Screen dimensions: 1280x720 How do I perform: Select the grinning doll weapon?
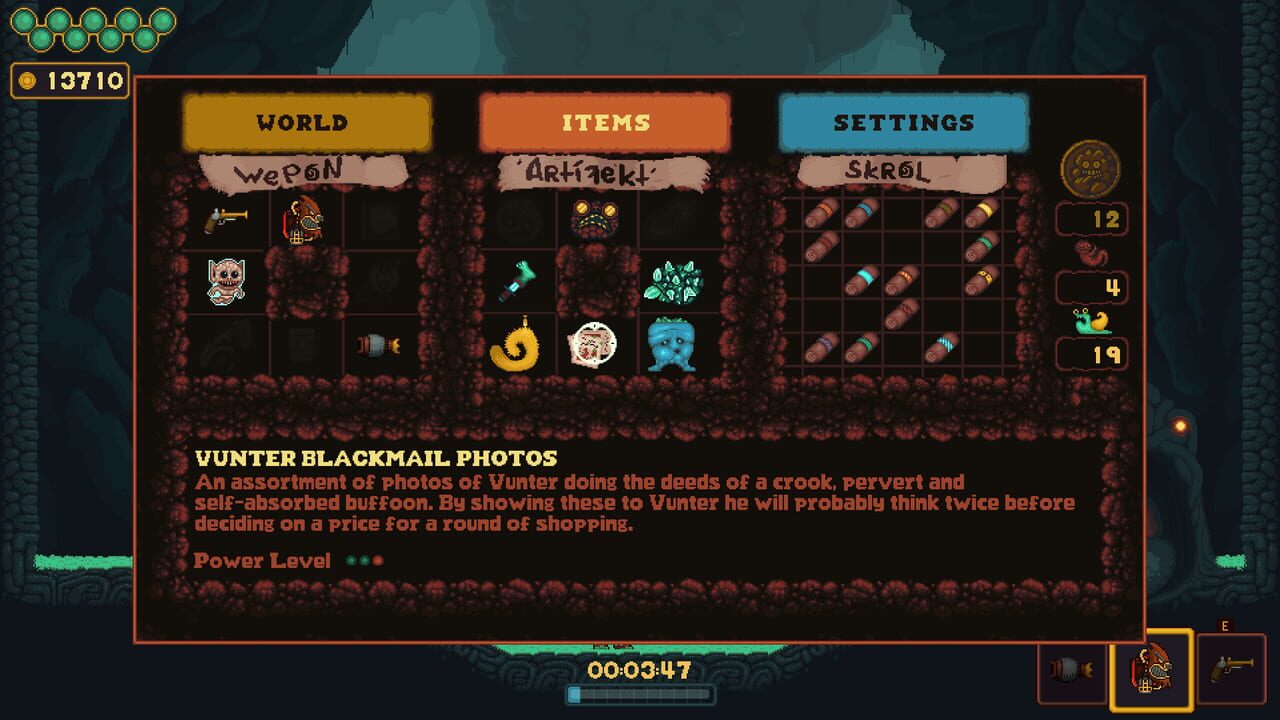click(x=225, y=282)
